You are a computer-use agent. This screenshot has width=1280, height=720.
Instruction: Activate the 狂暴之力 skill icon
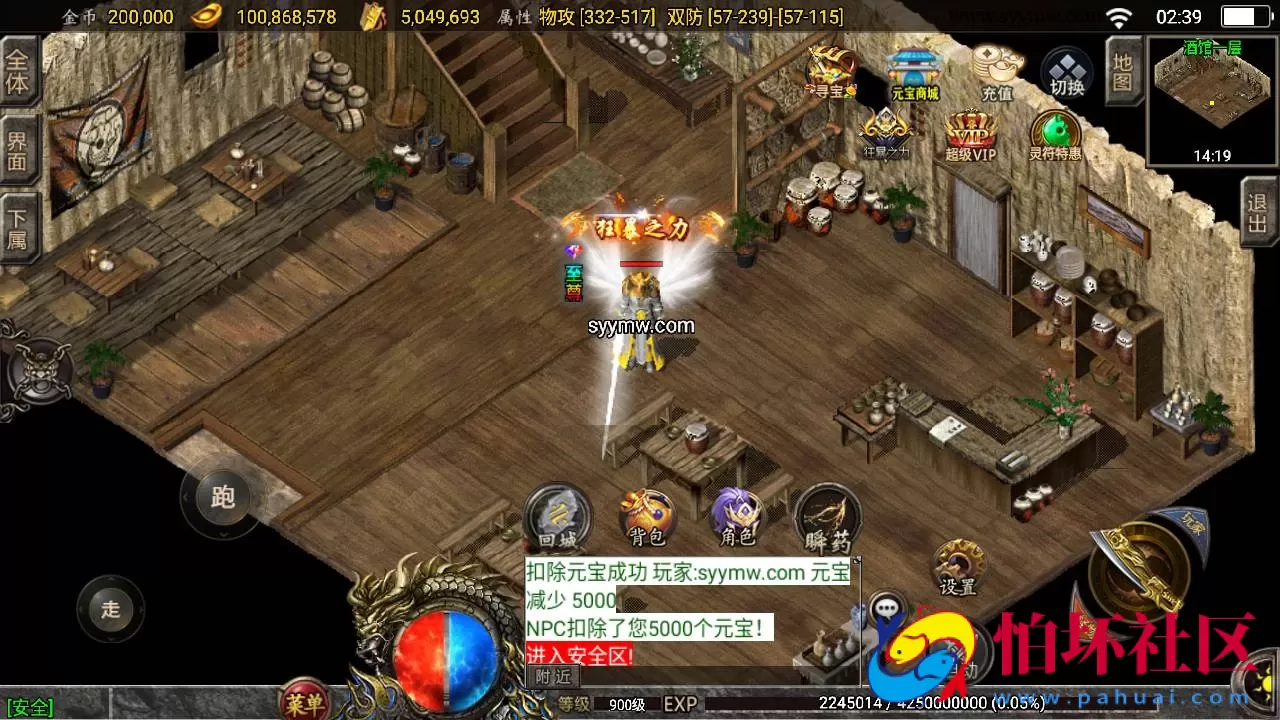point(884,130)
